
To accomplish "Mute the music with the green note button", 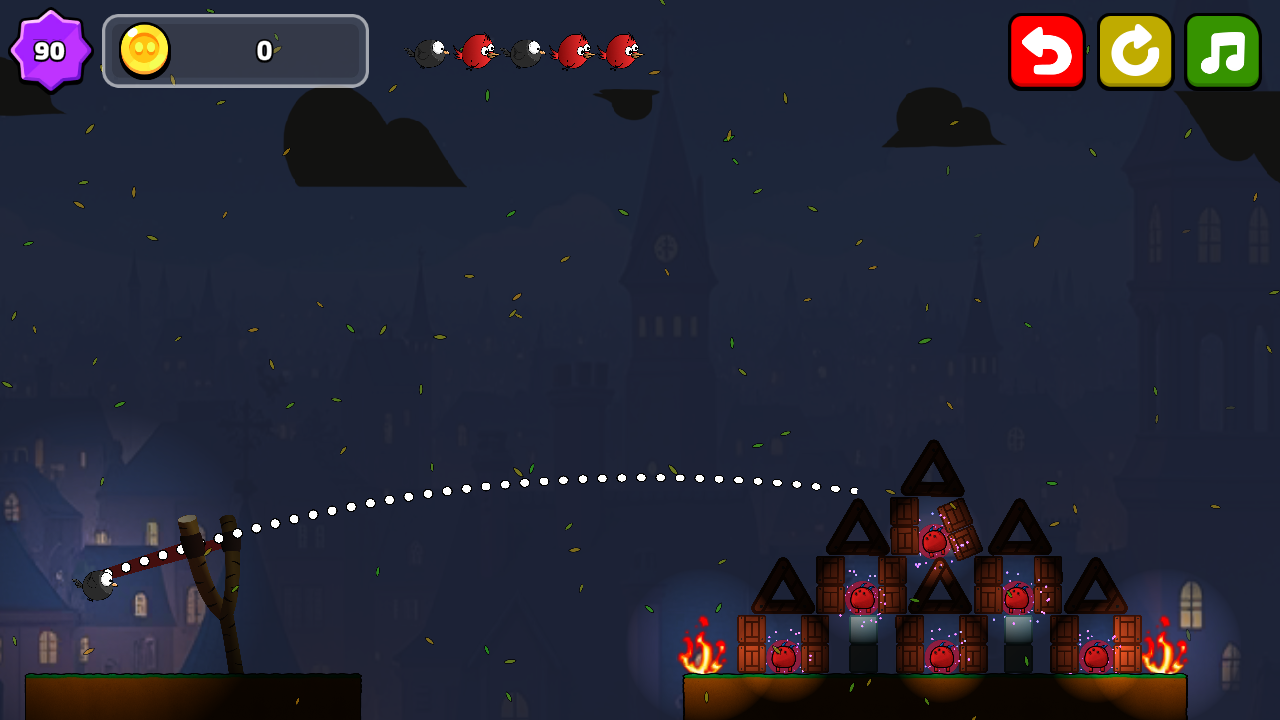I will [1222, 51].
